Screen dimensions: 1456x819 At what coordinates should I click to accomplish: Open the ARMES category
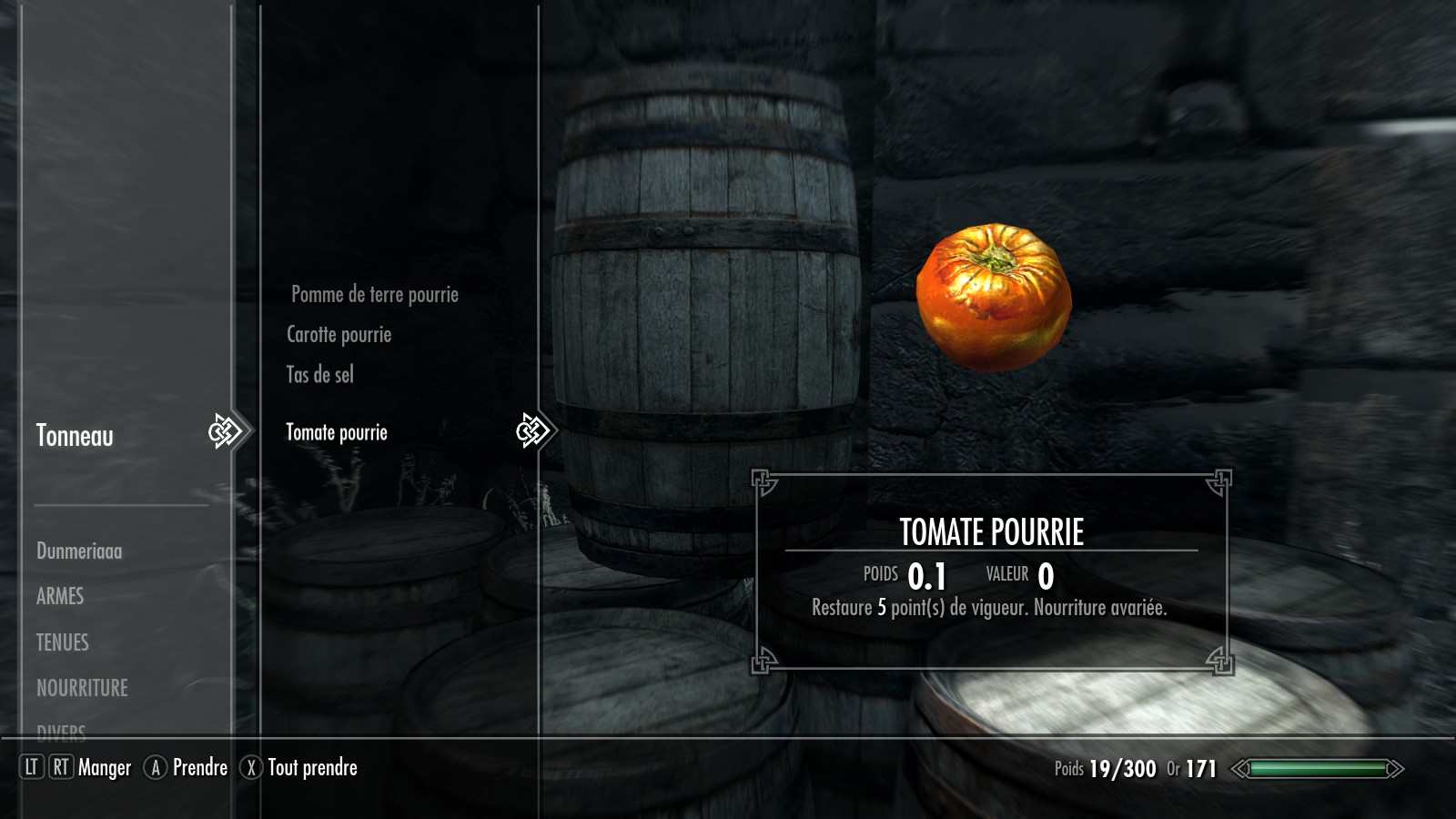coord(60,597)
